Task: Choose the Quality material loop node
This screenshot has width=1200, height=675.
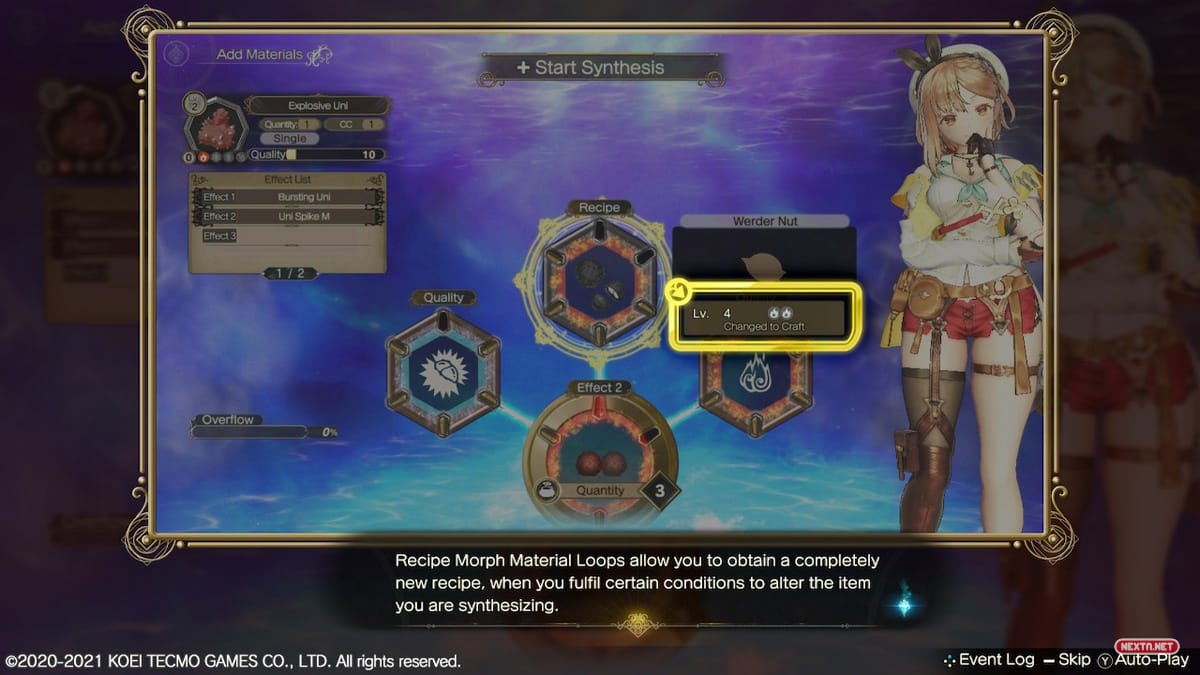Action: coord(443,371)
